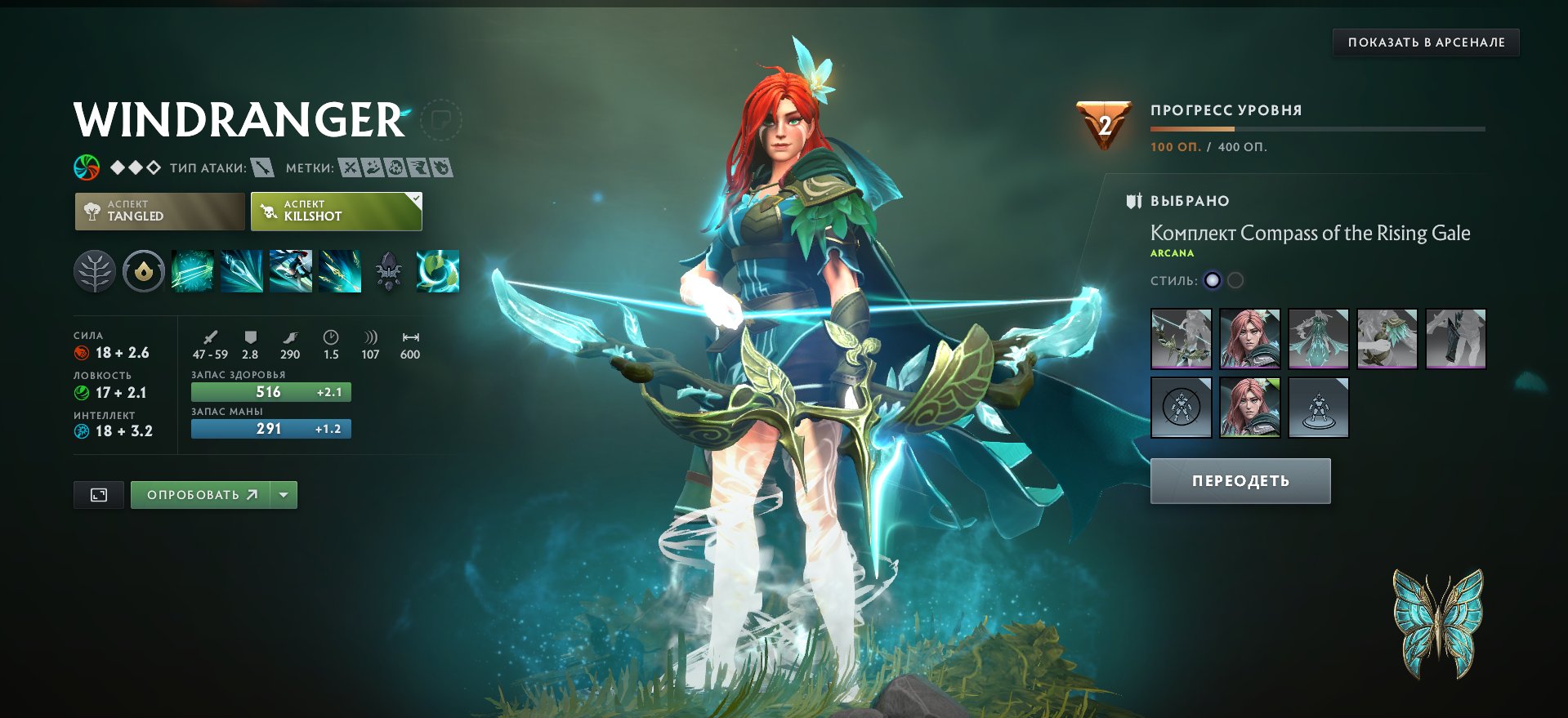Select the Shackleshot ability icon
The height and width of the screenshot is (718, 1568).
point(192,271)
